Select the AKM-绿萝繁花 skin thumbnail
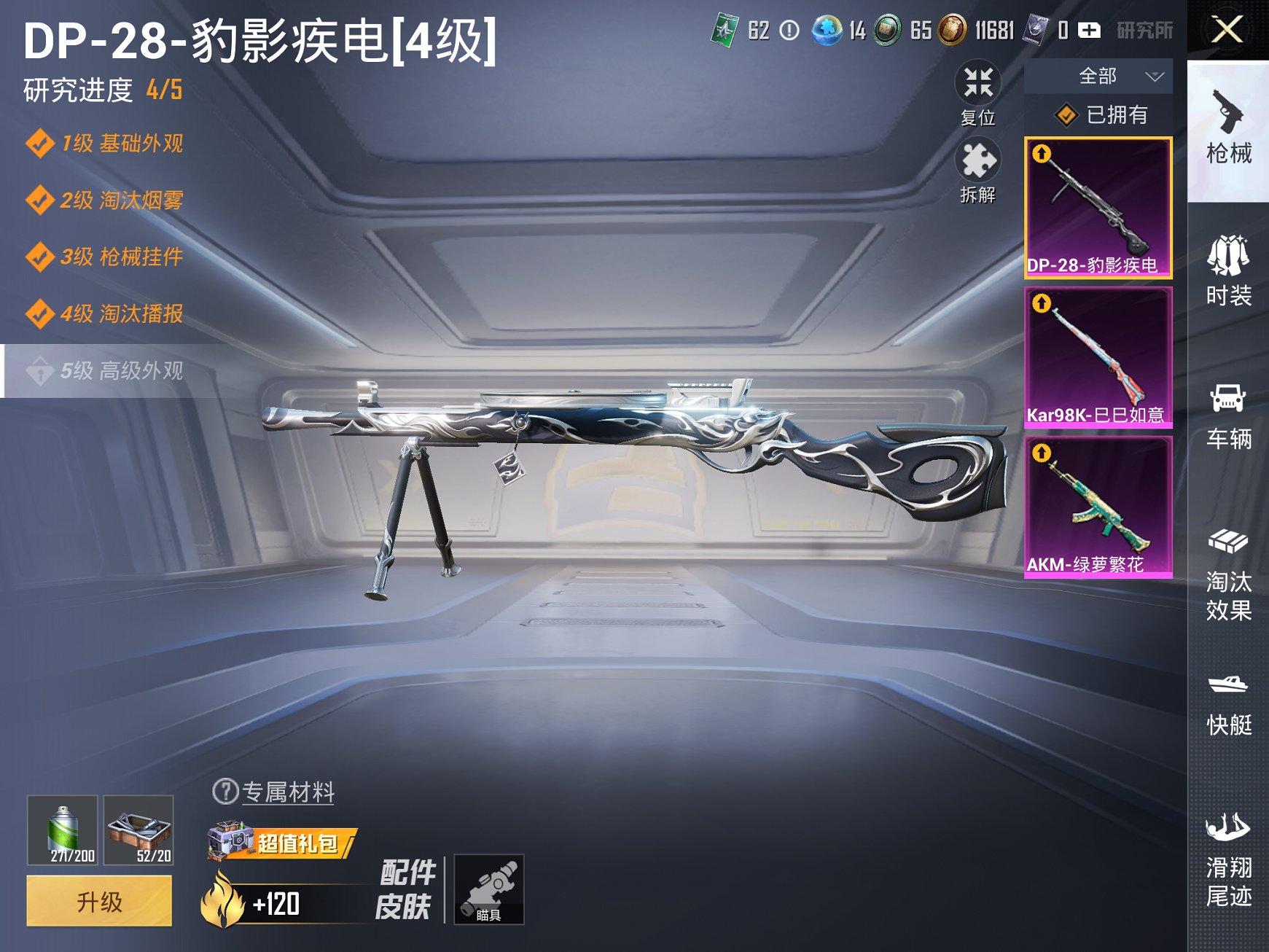The width and height of the screenshot is (1269, 952). click(1098, 507)
